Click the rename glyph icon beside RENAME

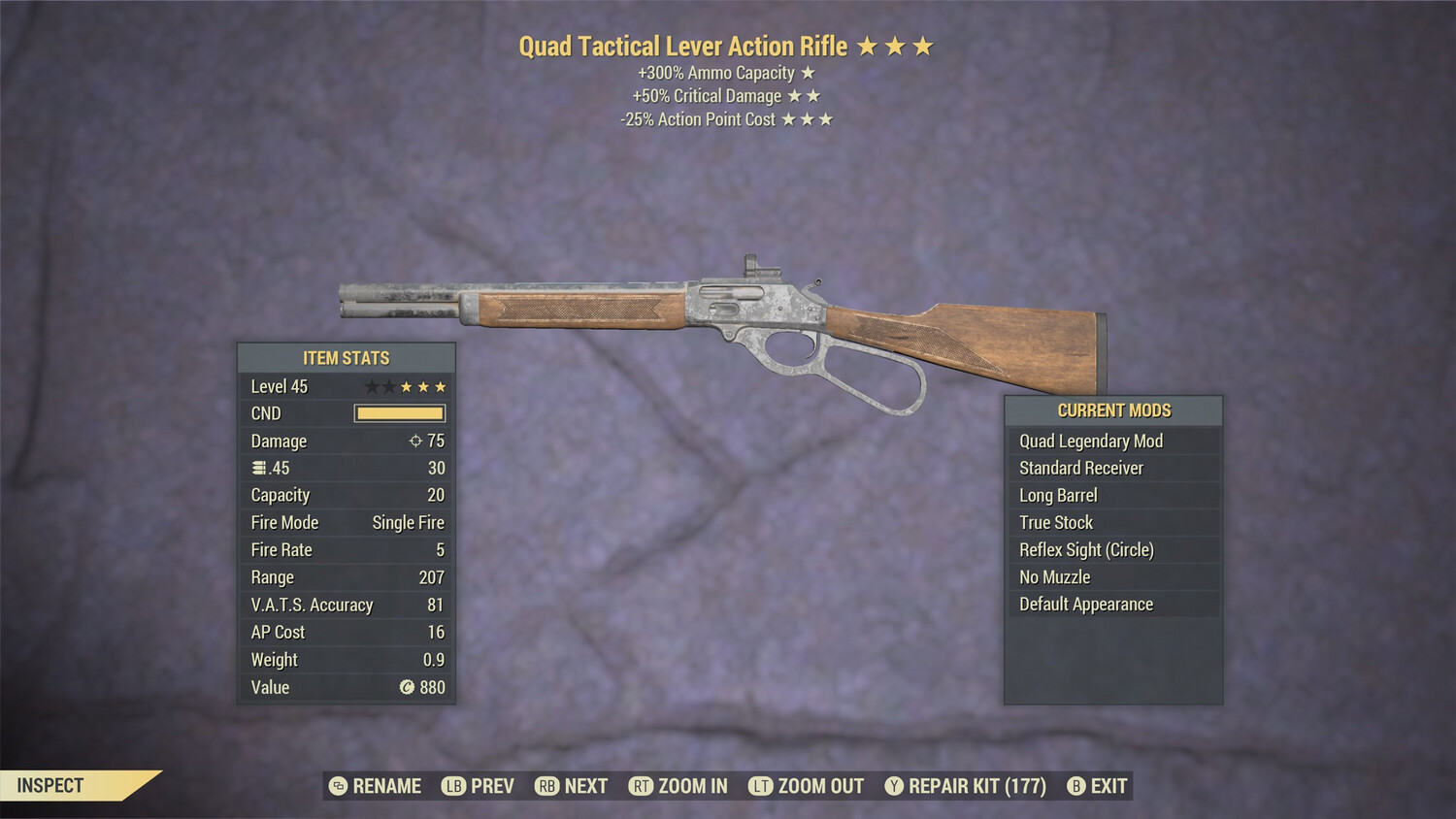[x=337, y=786]
